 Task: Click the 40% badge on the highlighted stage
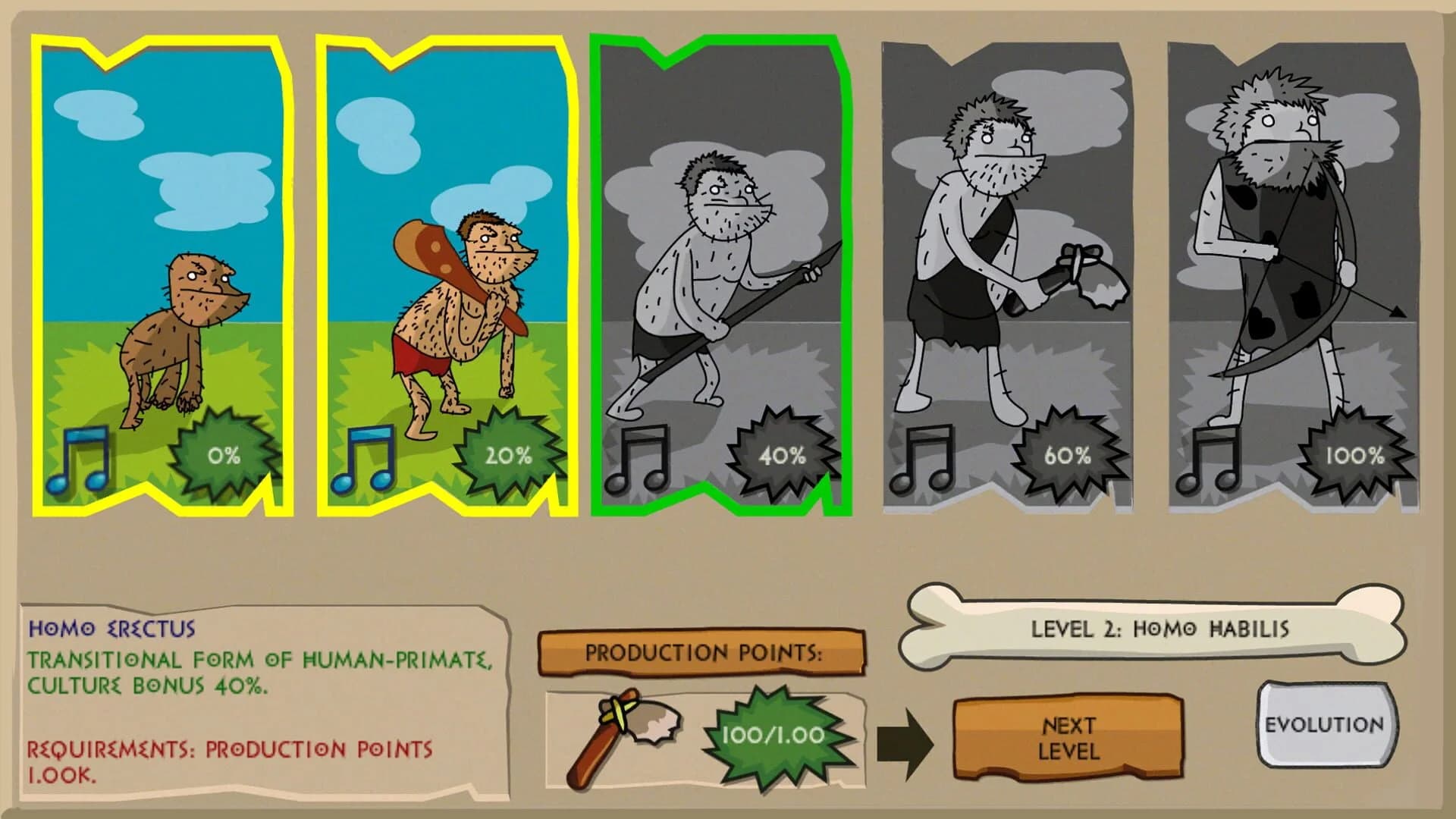point(781,455)
